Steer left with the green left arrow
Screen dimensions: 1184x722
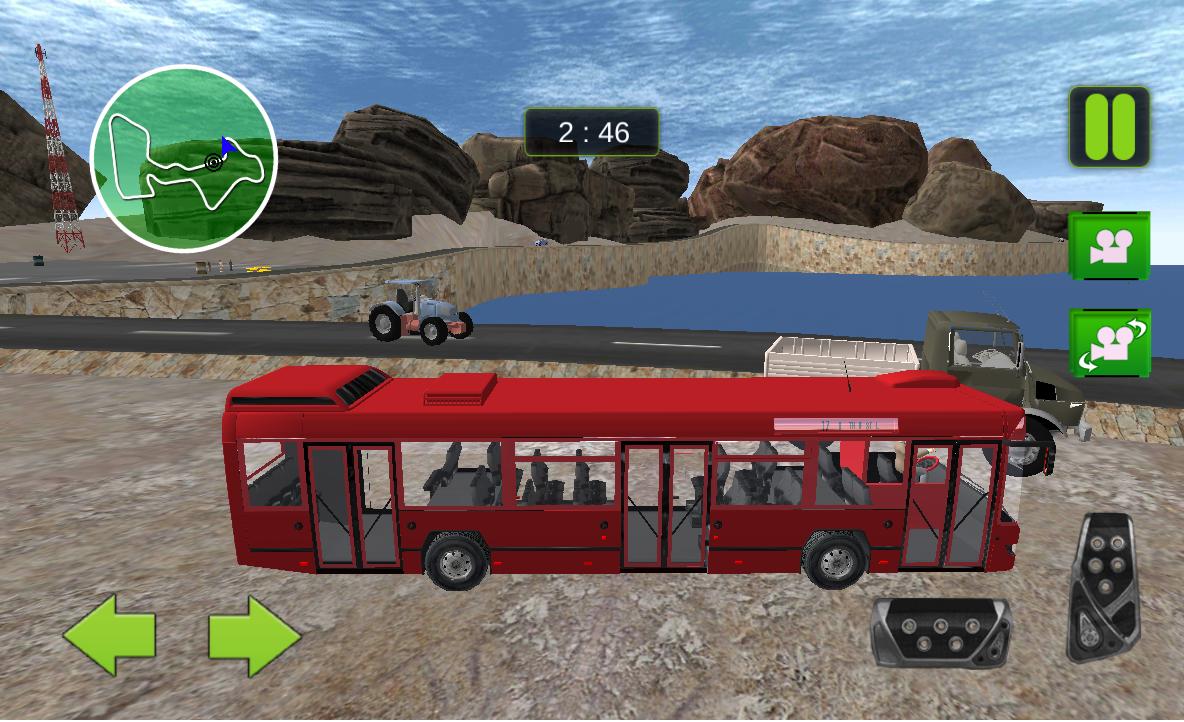point(110,633)
